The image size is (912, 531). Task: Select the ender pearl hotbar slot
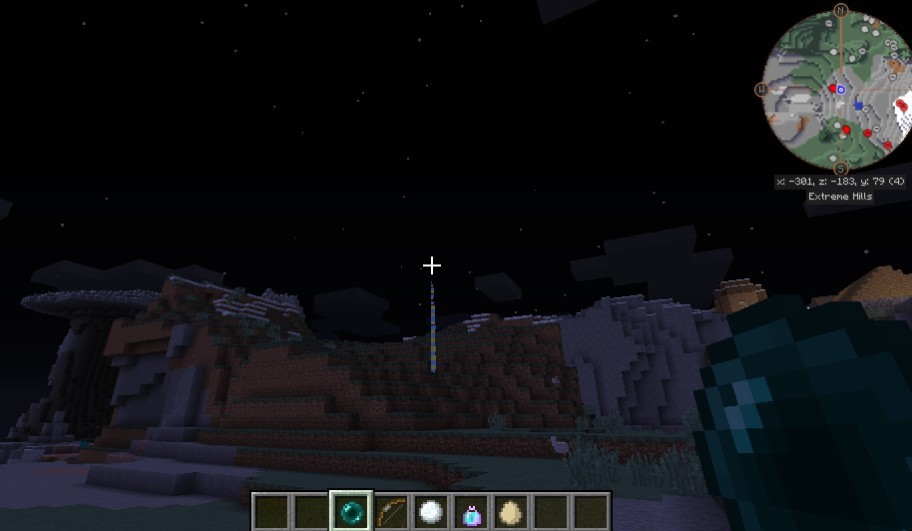(351, 511)
